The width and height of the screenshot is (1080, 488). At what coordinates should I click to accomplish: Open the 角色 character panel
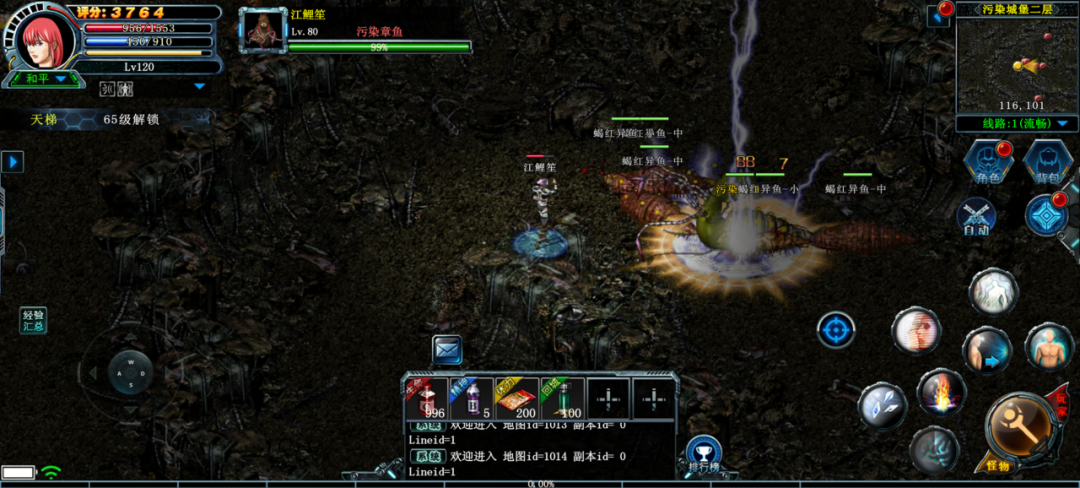point(988,162)
